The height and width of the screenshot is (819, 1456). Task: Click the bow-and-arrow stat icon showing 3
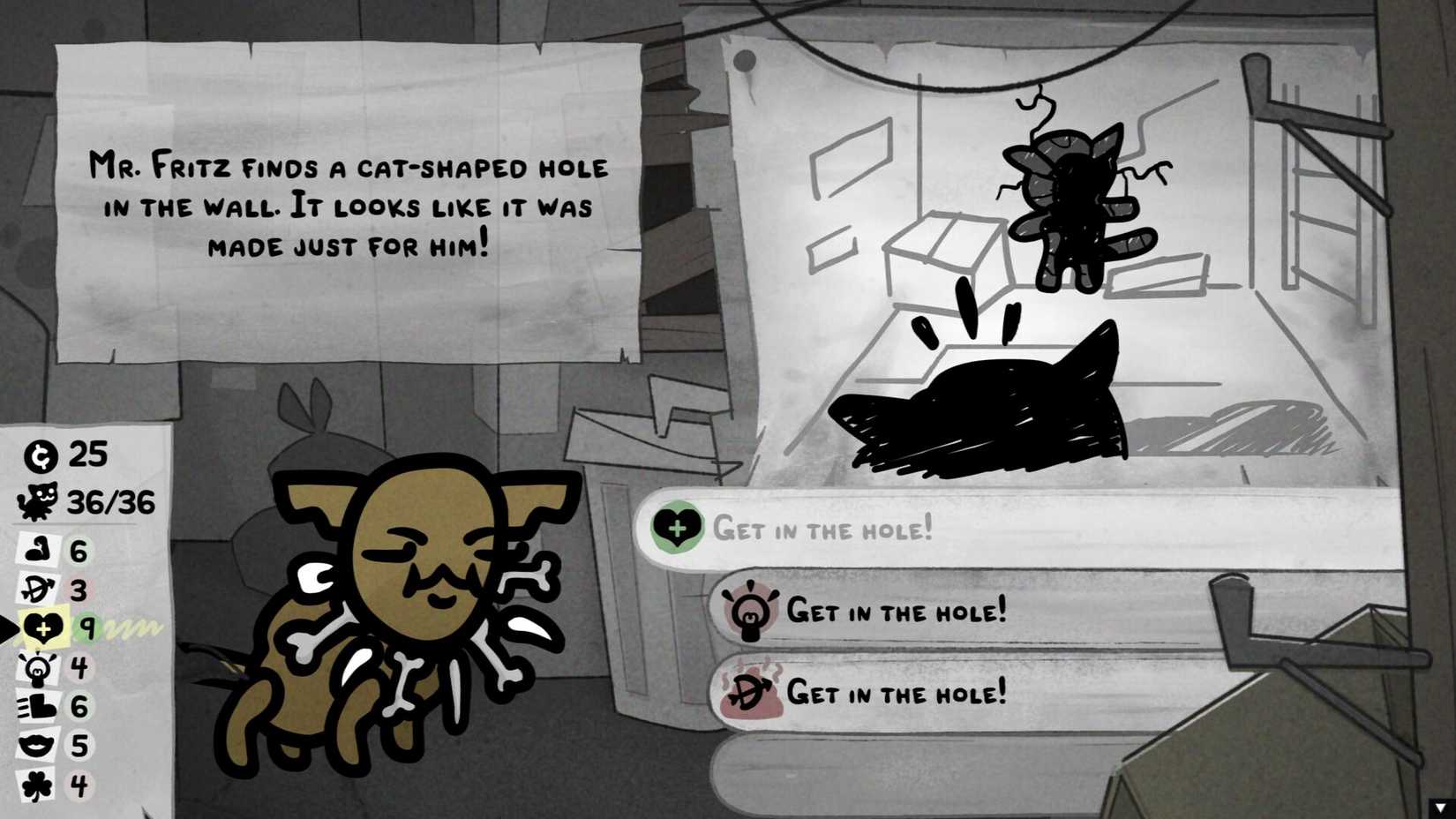pyautogui.click(x=37, y=588)
